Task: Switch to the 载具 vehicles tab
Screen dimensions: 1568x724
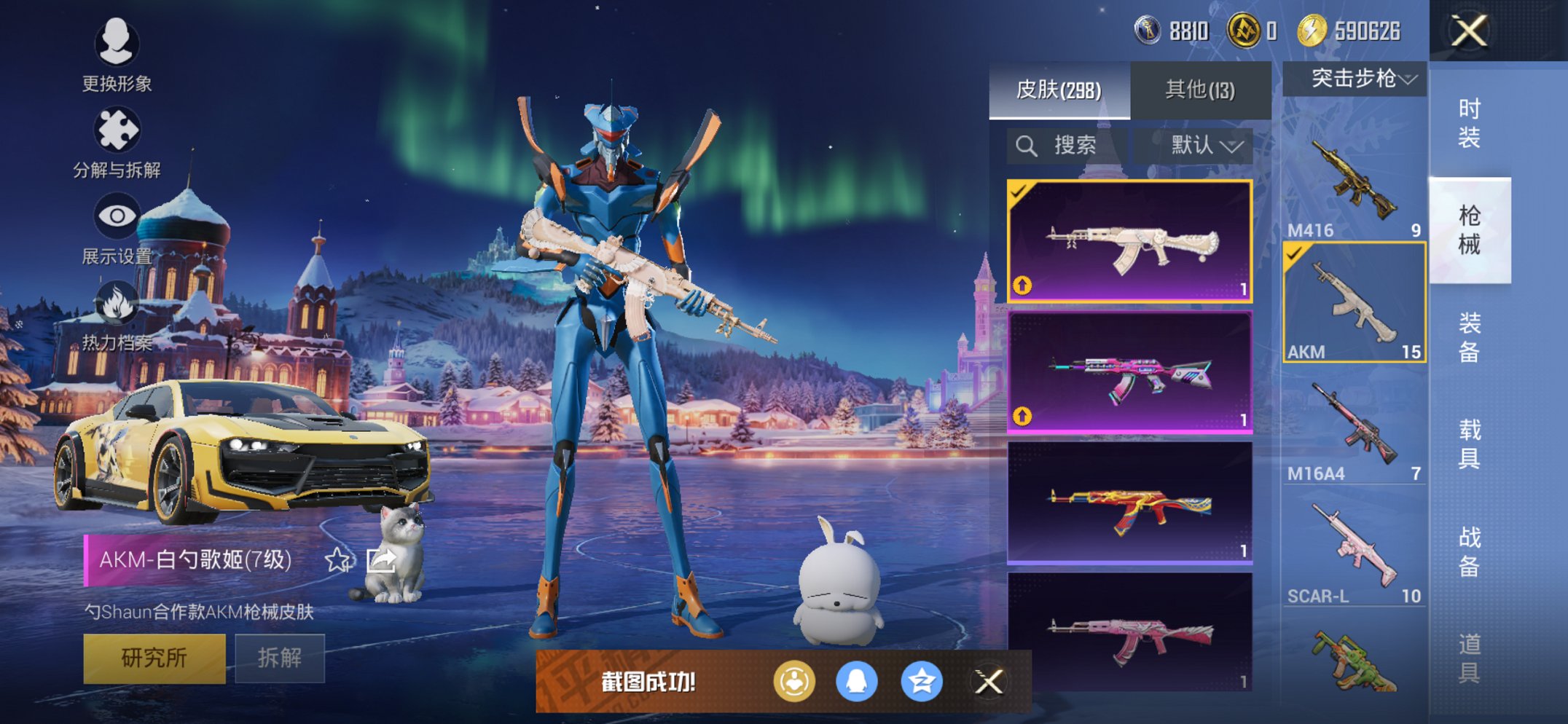Action: pyautogui.click(x=1469, y=443)
